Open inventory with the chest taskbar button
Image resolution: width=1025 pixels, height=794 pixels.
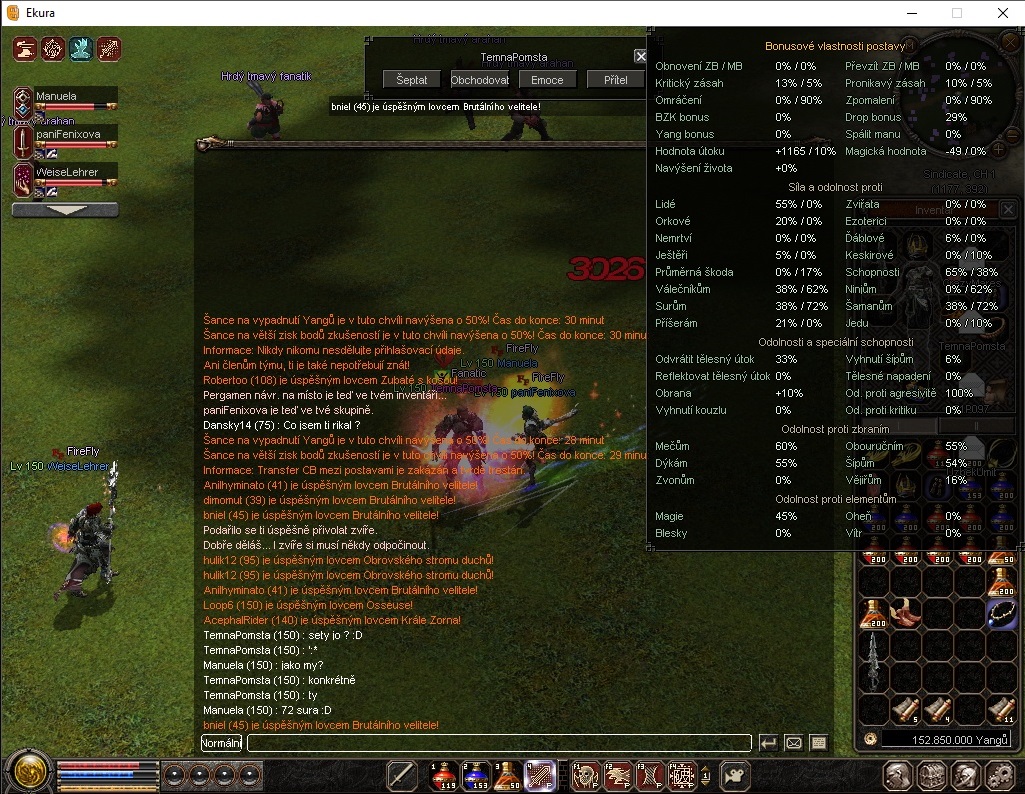pyautogui.click(x=932, y=775)
